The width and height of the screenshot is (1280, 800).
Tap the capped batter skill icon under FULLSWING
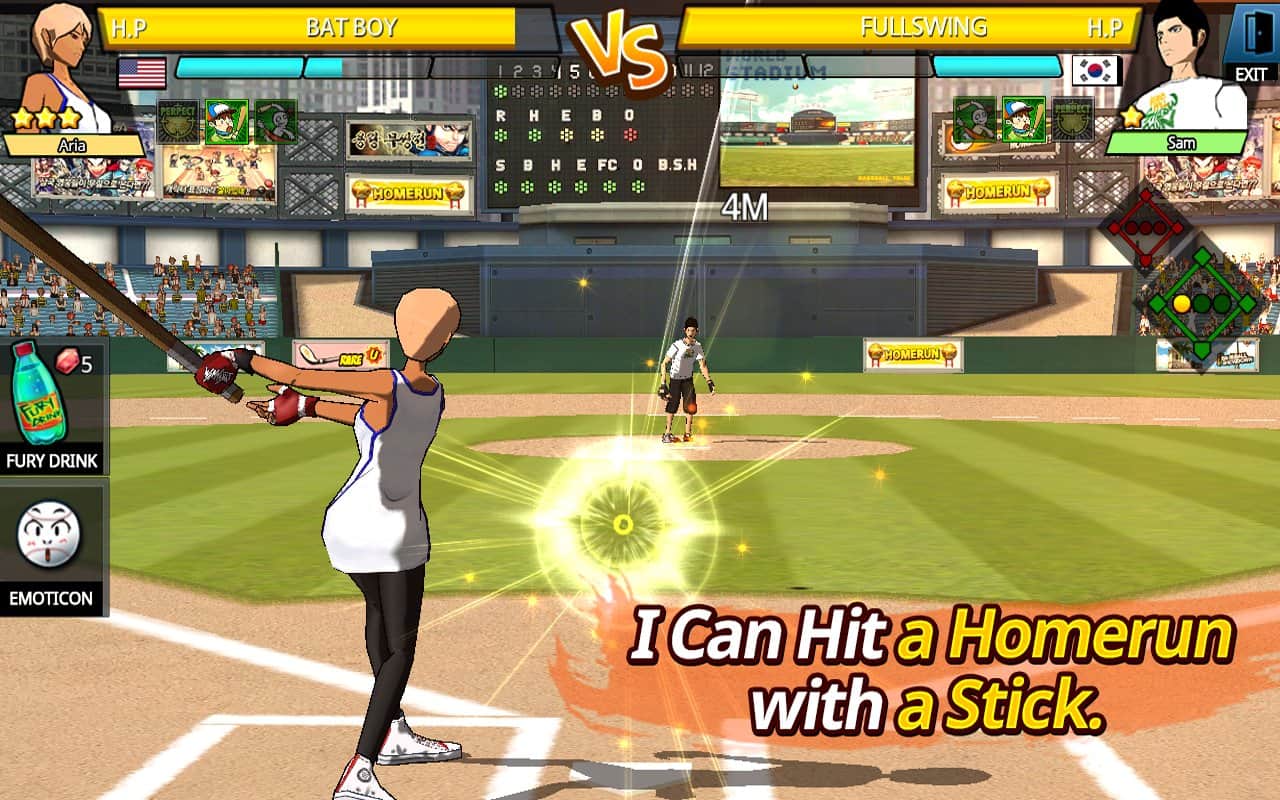1023,121
